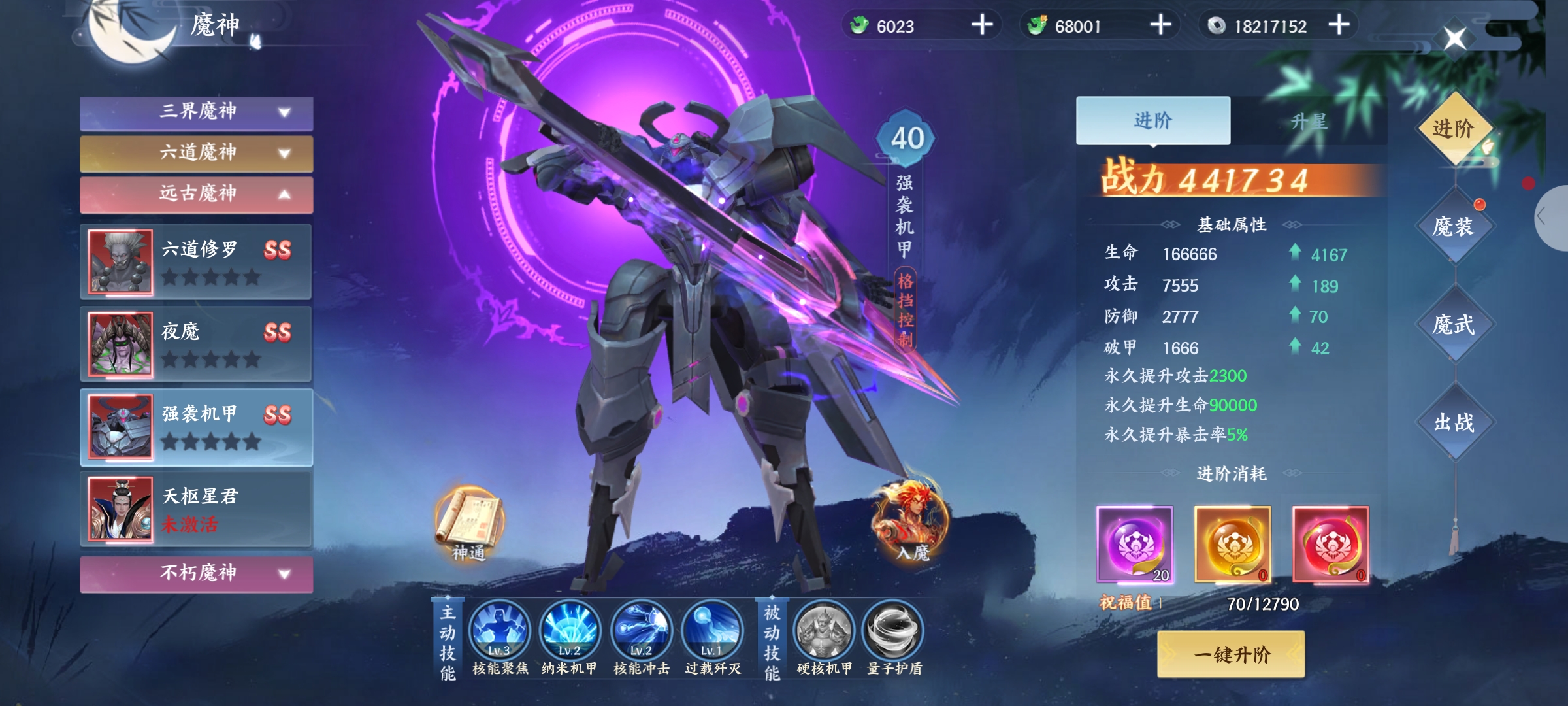Select the unactivated 天枢星君 entry

pos(196,509)
